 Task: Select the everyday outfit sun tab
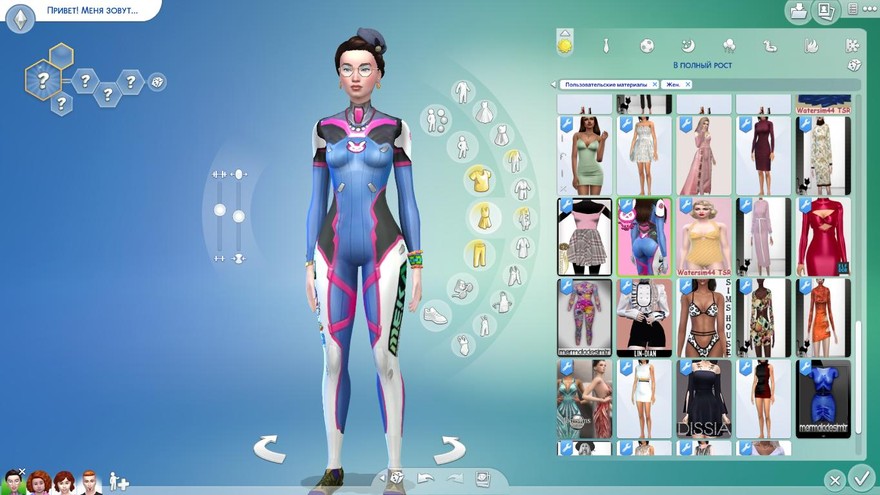565,45
